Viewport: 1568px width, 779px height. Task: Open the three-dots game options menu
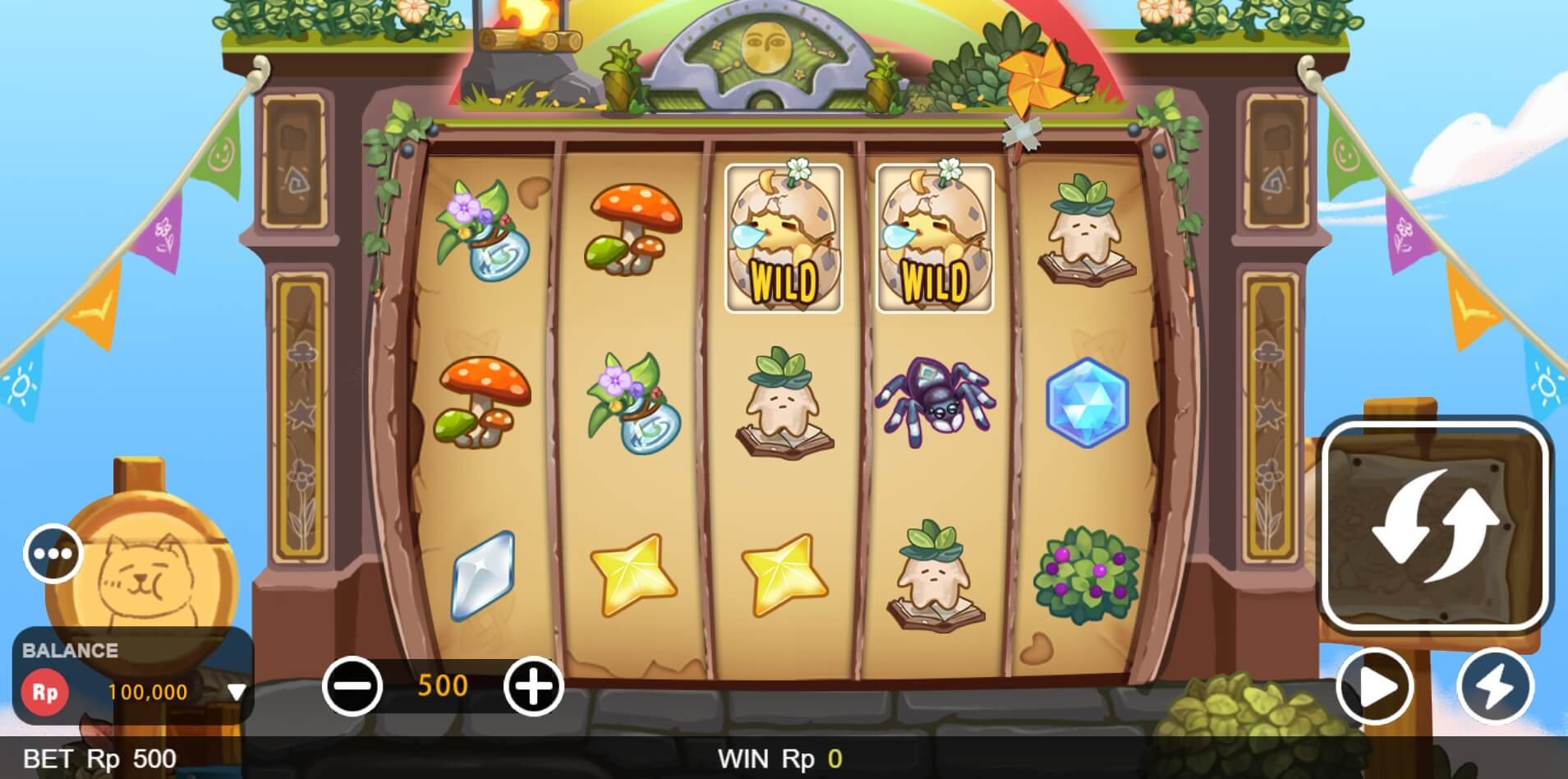[51, 553]
